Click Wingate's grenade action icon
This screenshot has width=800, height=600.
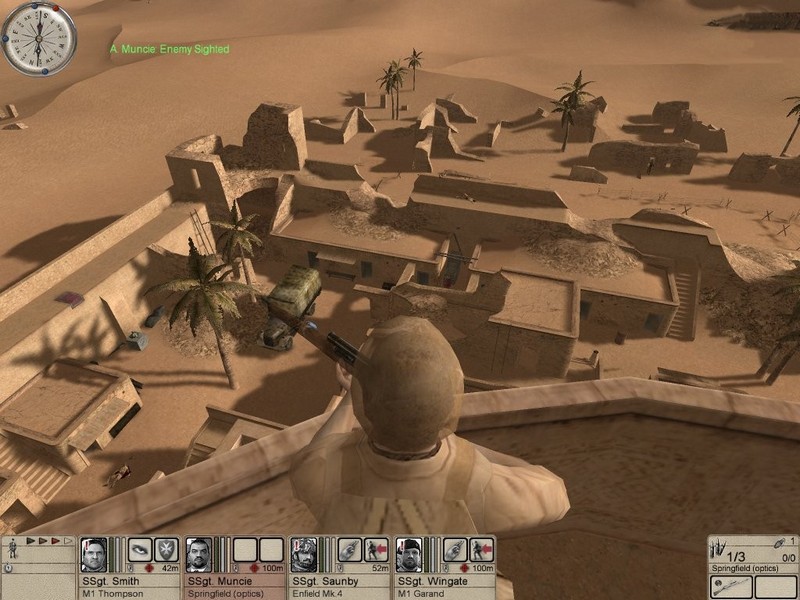point(454,550)
